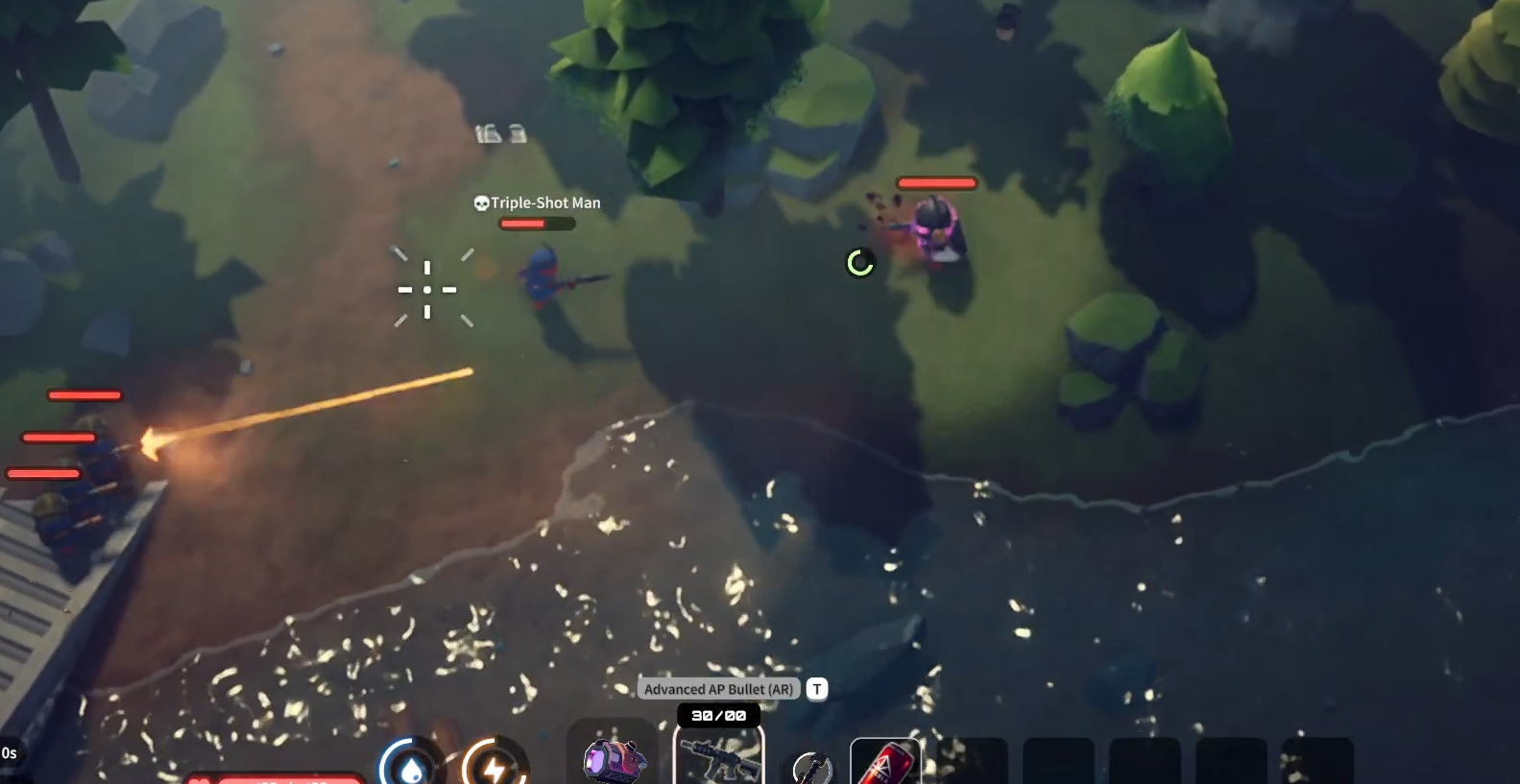The image size is (1520, 784).
Task: Click the health bar above the pink enemy
Action: point(937,182)
